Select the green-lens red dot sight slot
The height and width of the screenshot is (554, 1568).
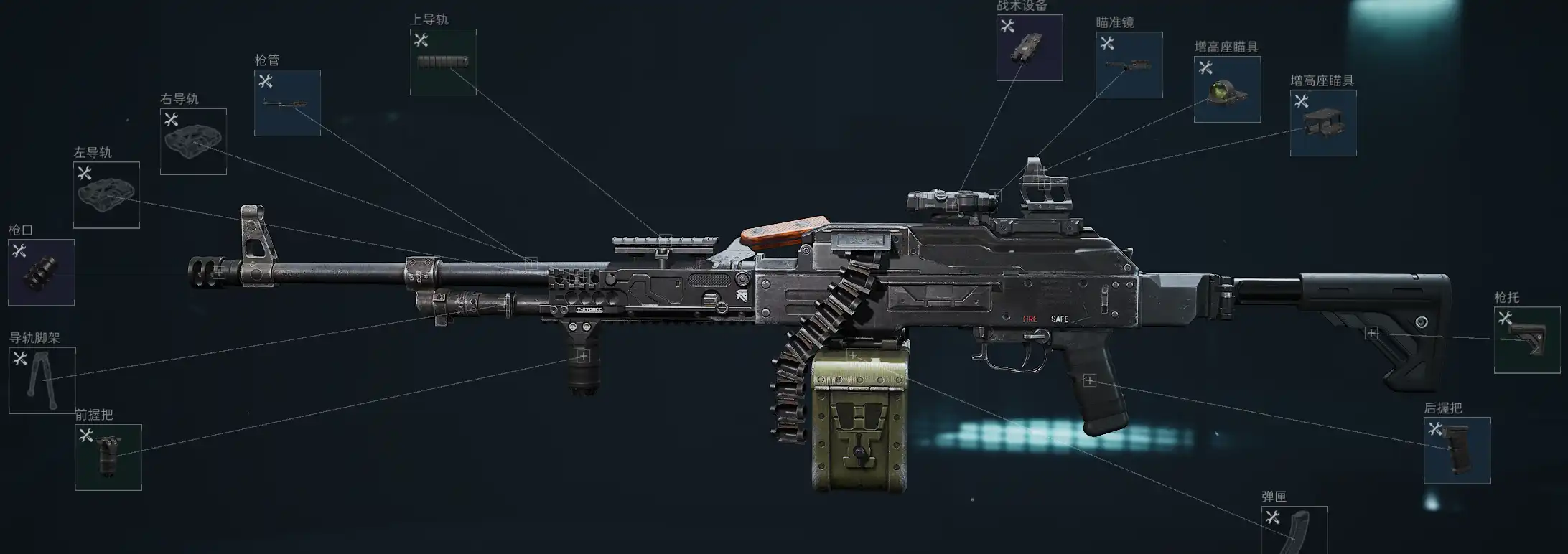pyautogui.click(x=1227, y=90)
